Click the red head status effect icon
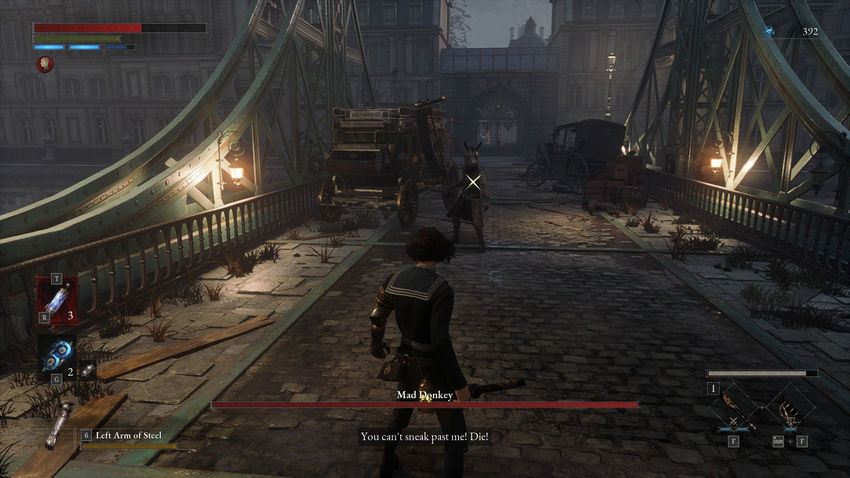Viewport: 850px width, 478px height. (x=44, y=63)
